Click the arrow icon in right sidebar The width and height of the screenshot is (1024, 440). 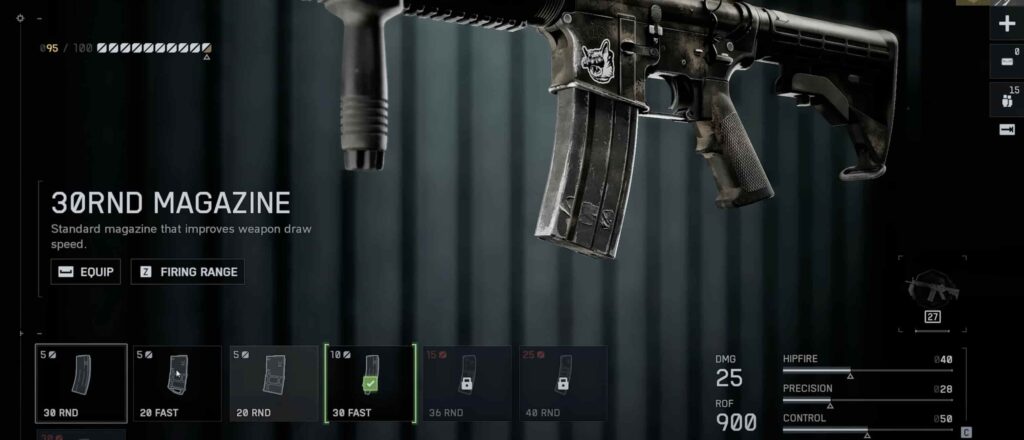tap(1007, 130)
